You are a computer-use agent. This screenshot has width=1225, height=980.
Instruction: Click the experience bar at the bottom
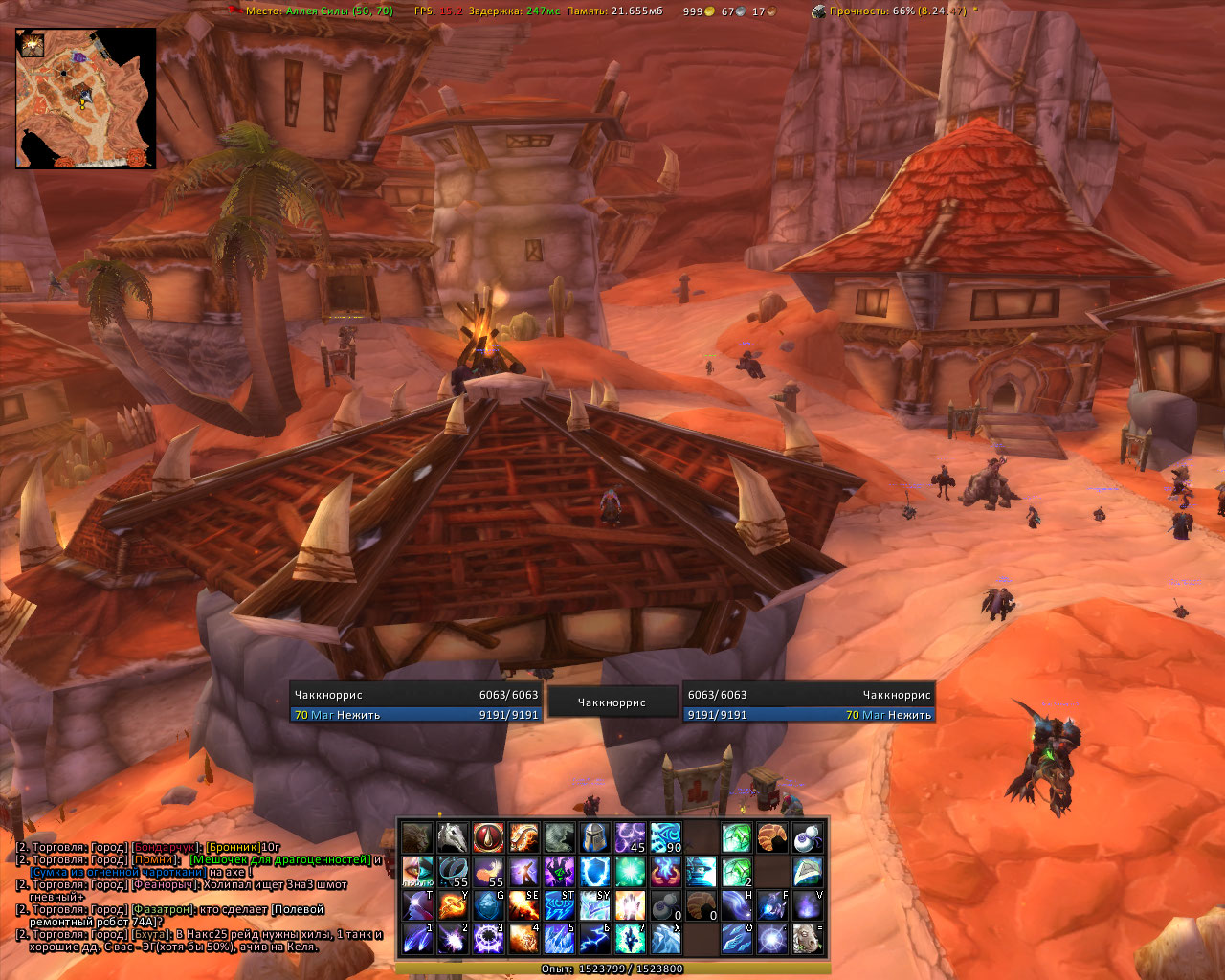coord(612,969)
